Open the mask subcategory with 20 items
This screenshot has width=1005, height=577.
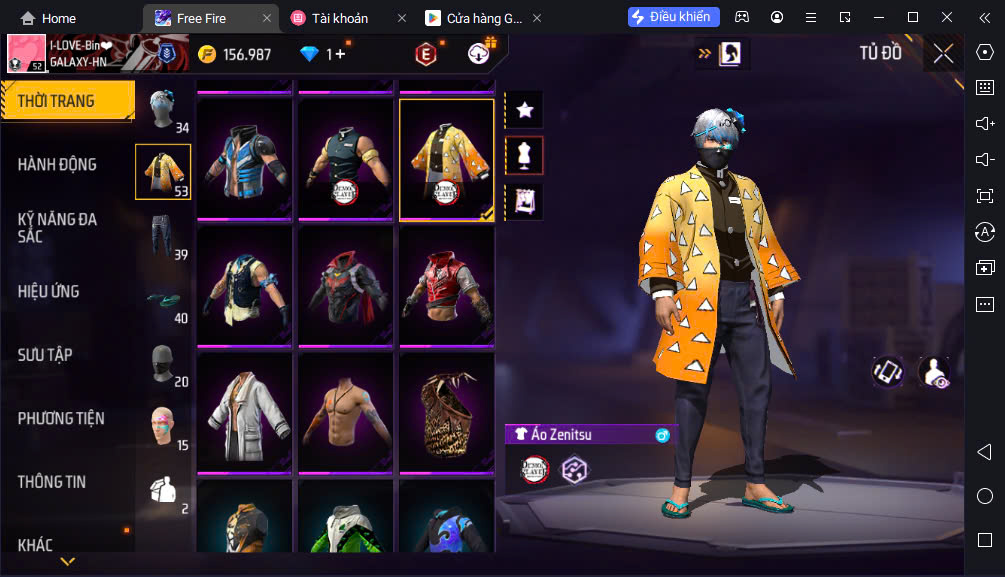[x=163, y=364]
